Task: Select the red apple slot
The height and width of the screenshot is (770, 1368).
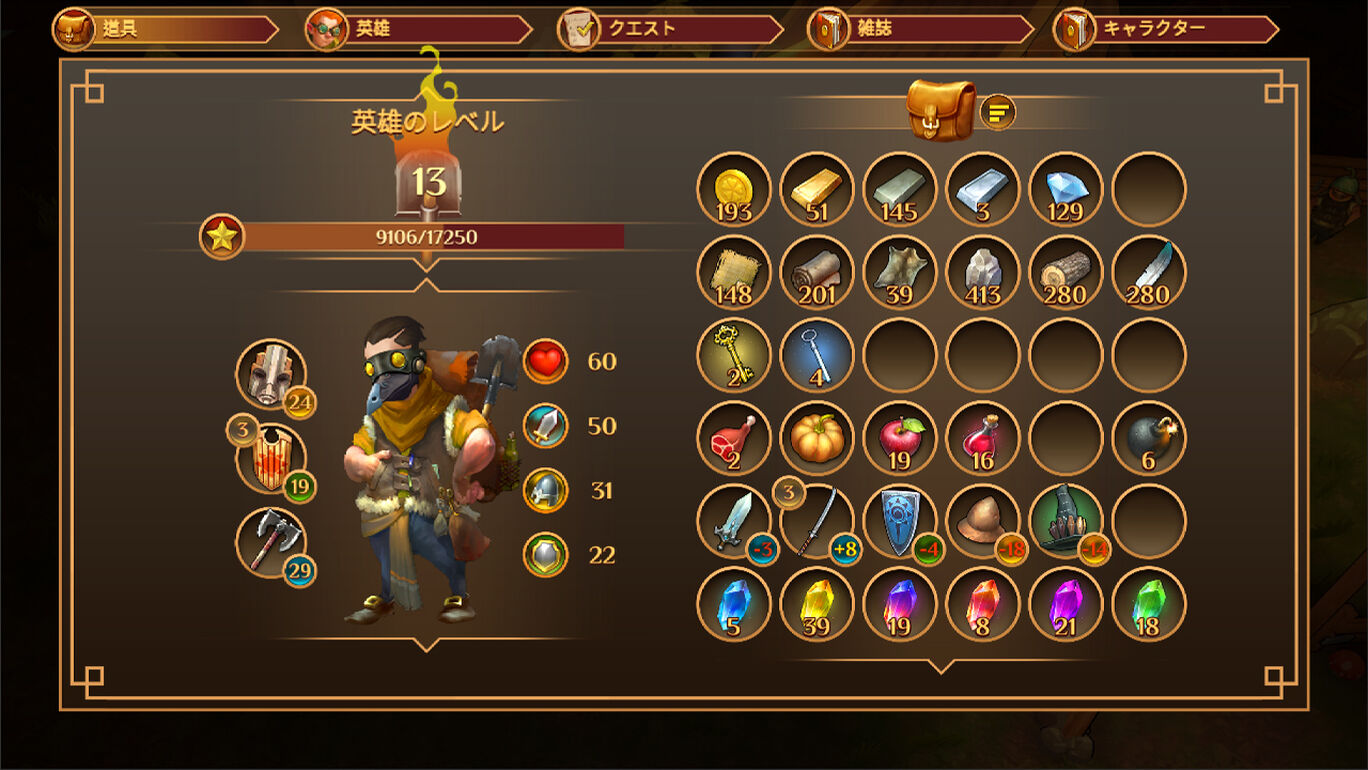Action: click(900, 438)
